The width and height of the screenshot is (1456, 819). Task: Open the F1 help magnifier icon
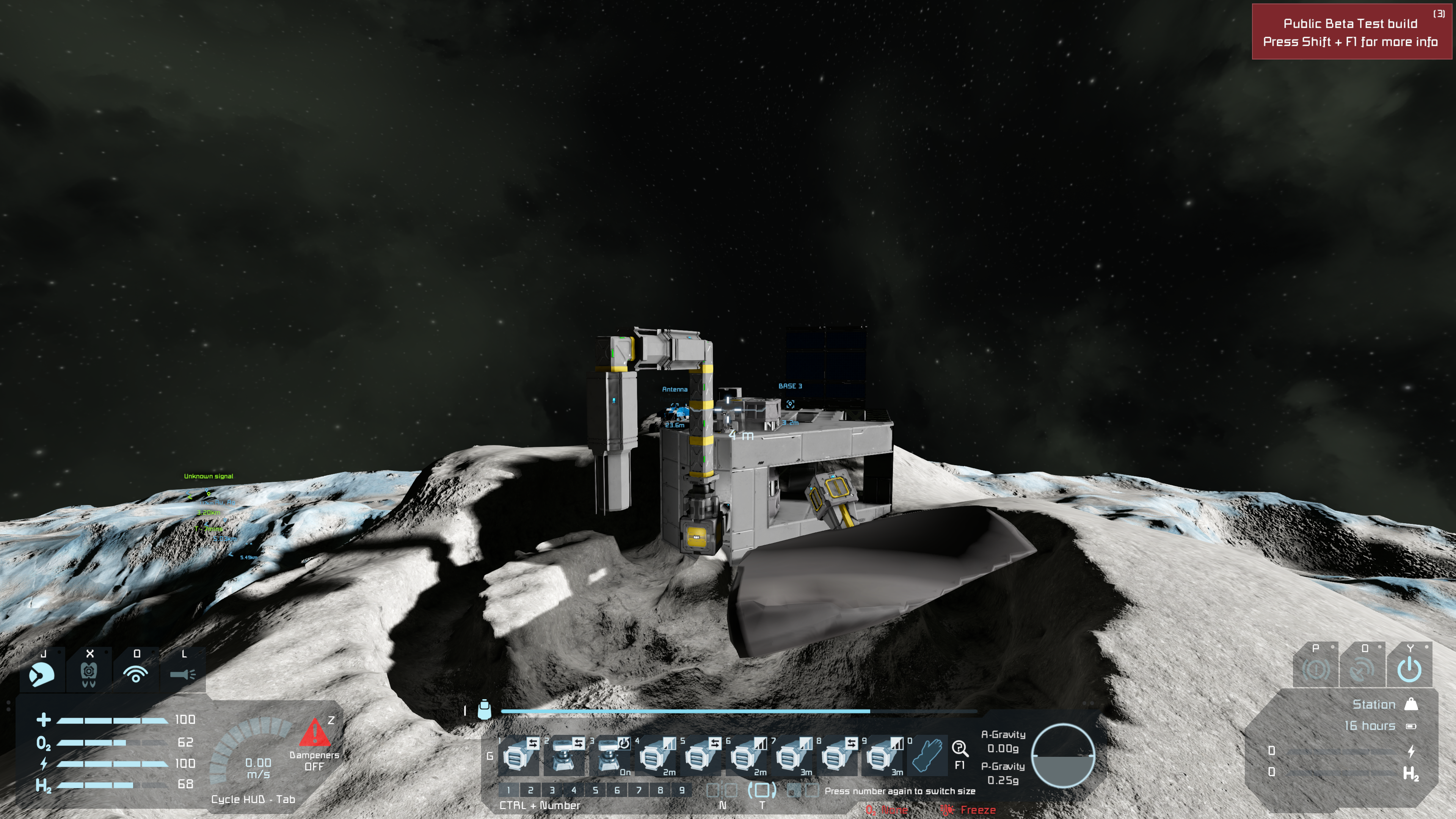click(960, 750)
